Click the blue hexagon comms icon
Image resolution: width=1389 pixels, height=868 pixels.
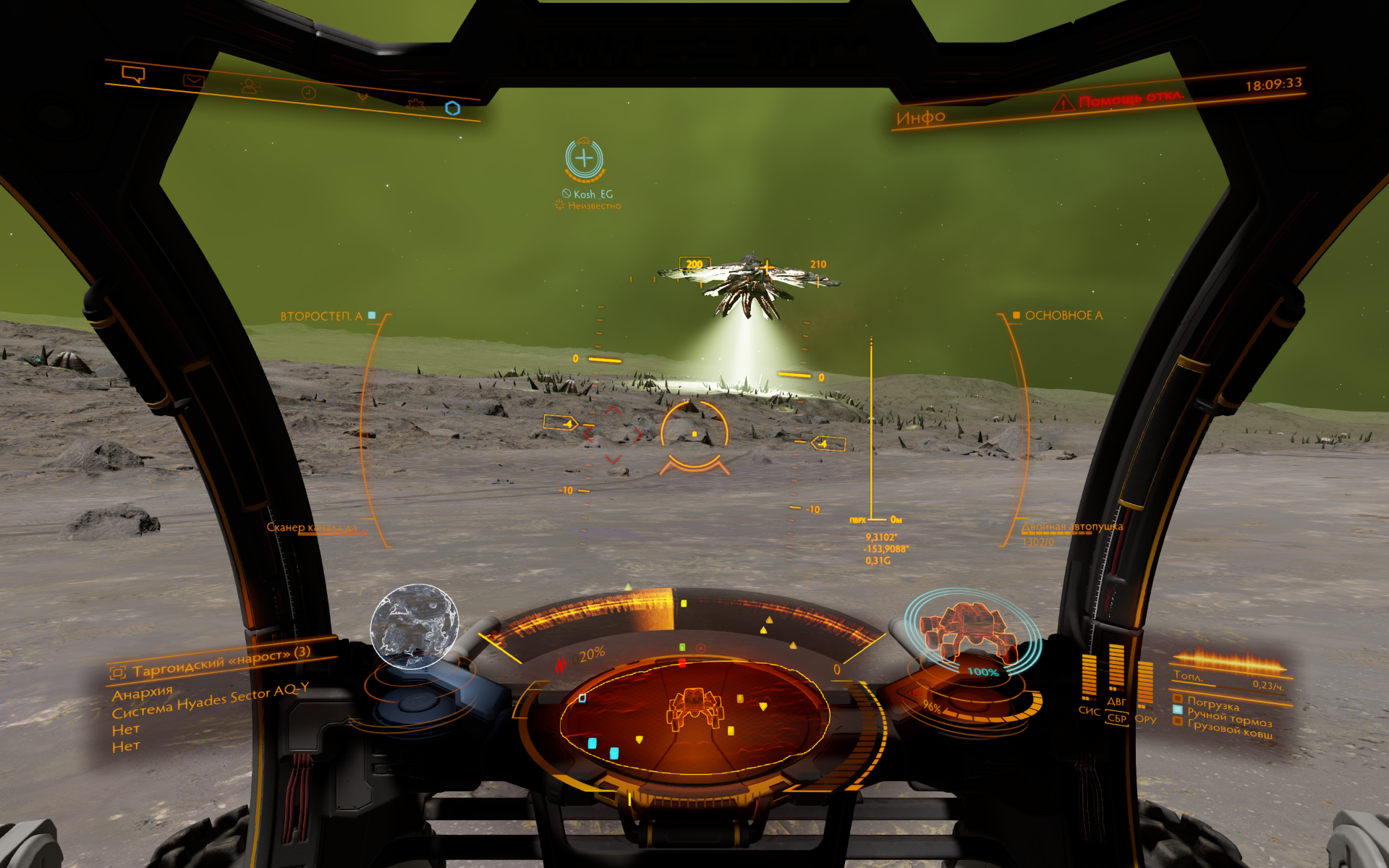(x=453, y=109)
